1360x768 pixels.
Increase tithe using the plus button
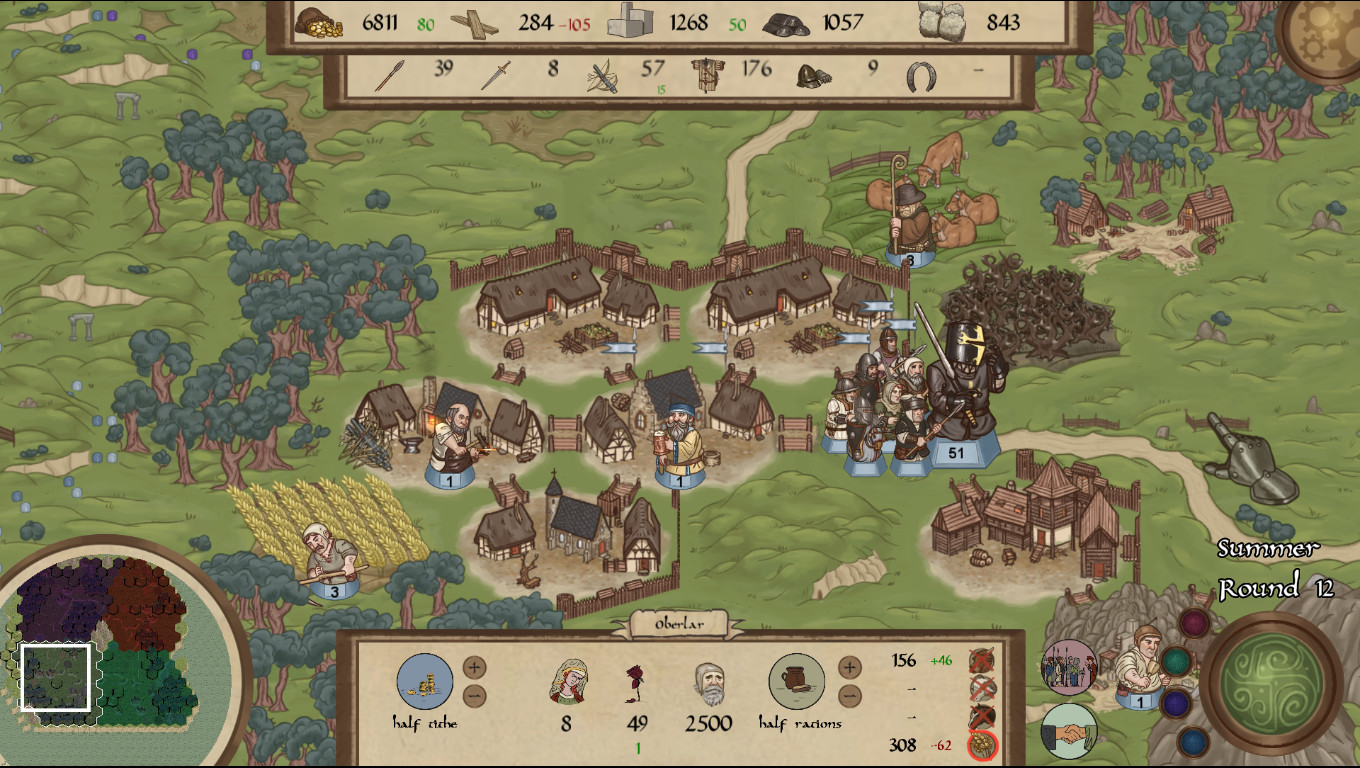click(x=474, y=666)
